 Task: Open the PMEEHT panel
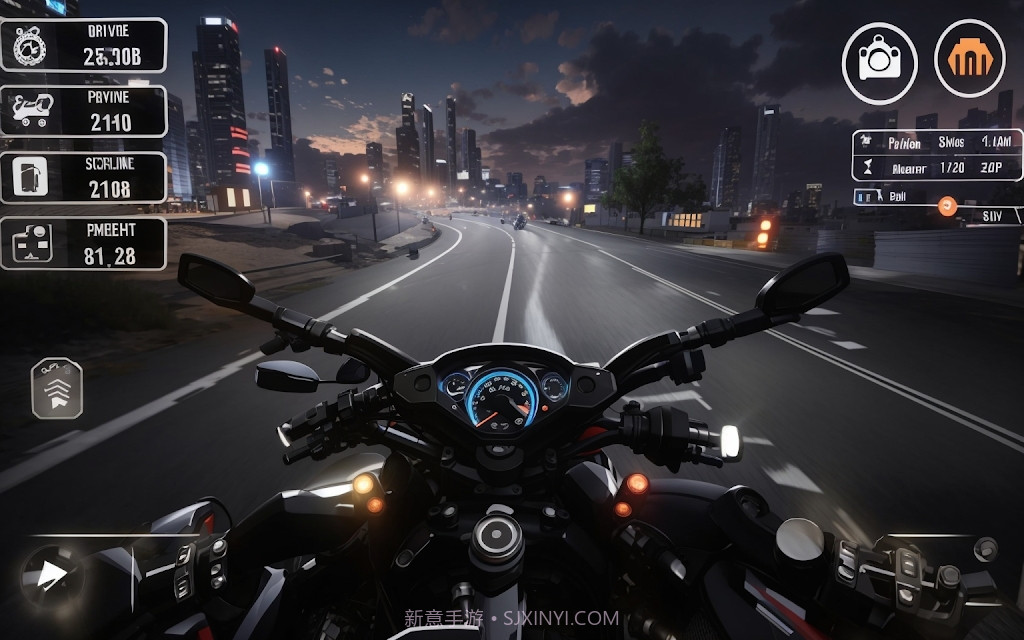click(84, 243)
